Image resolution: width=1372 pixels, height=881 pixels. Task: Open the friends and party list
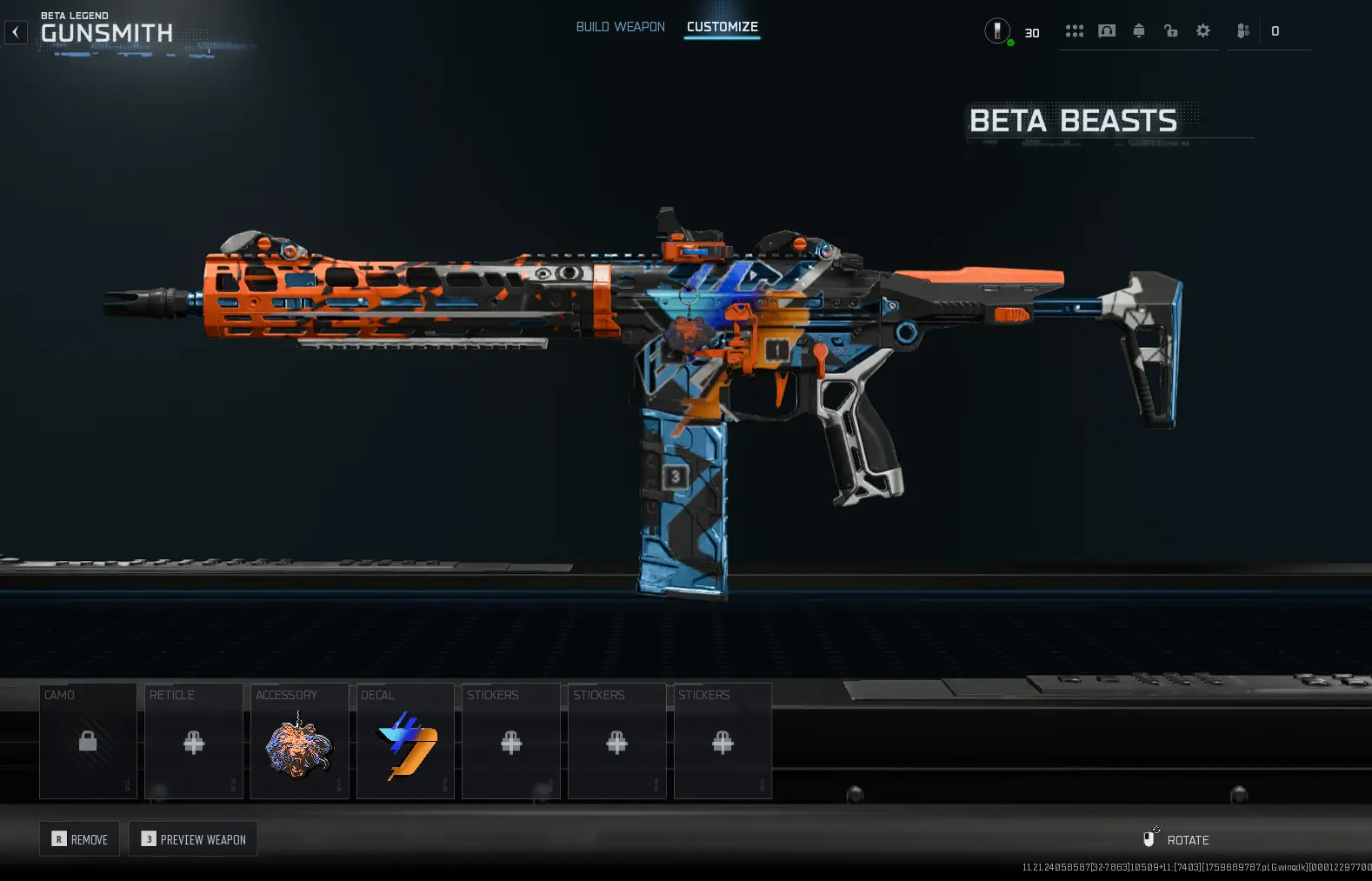pos(1243,31)
